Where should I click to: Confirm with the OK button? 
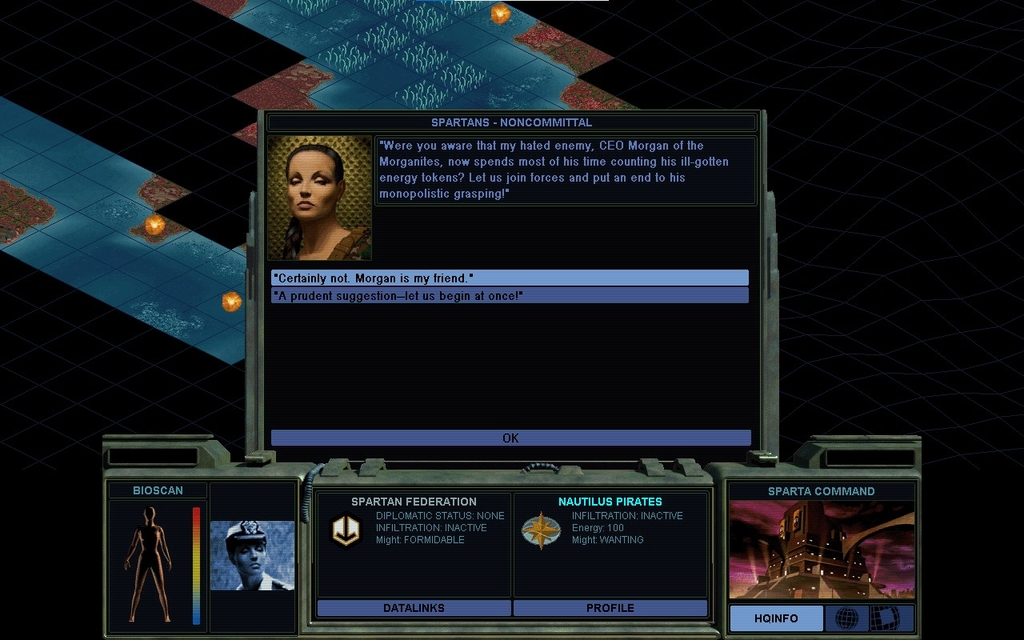pos(510,438)
